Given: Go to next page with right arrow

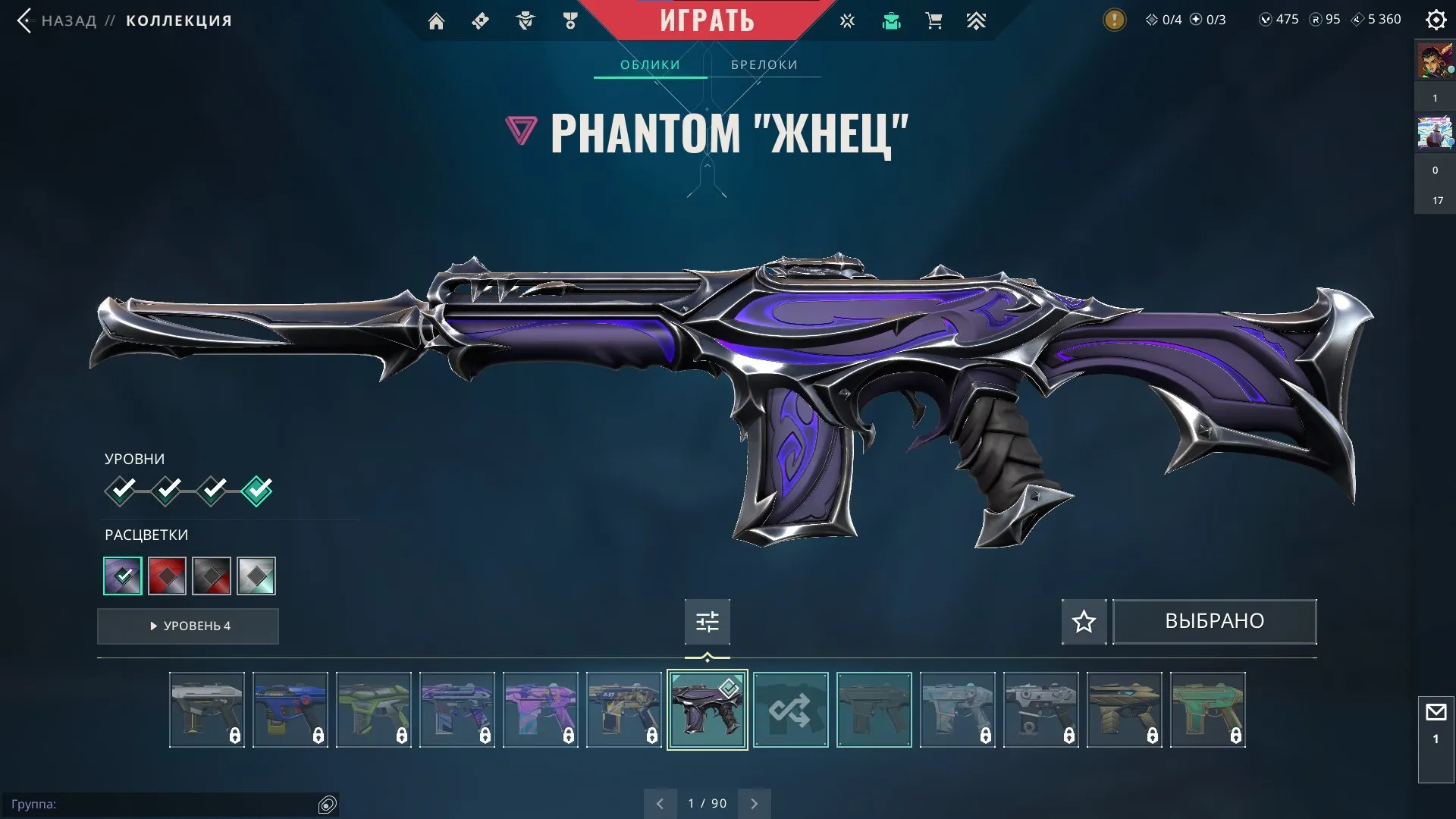Looking at the screenshot, I should (x=754, y=802).
